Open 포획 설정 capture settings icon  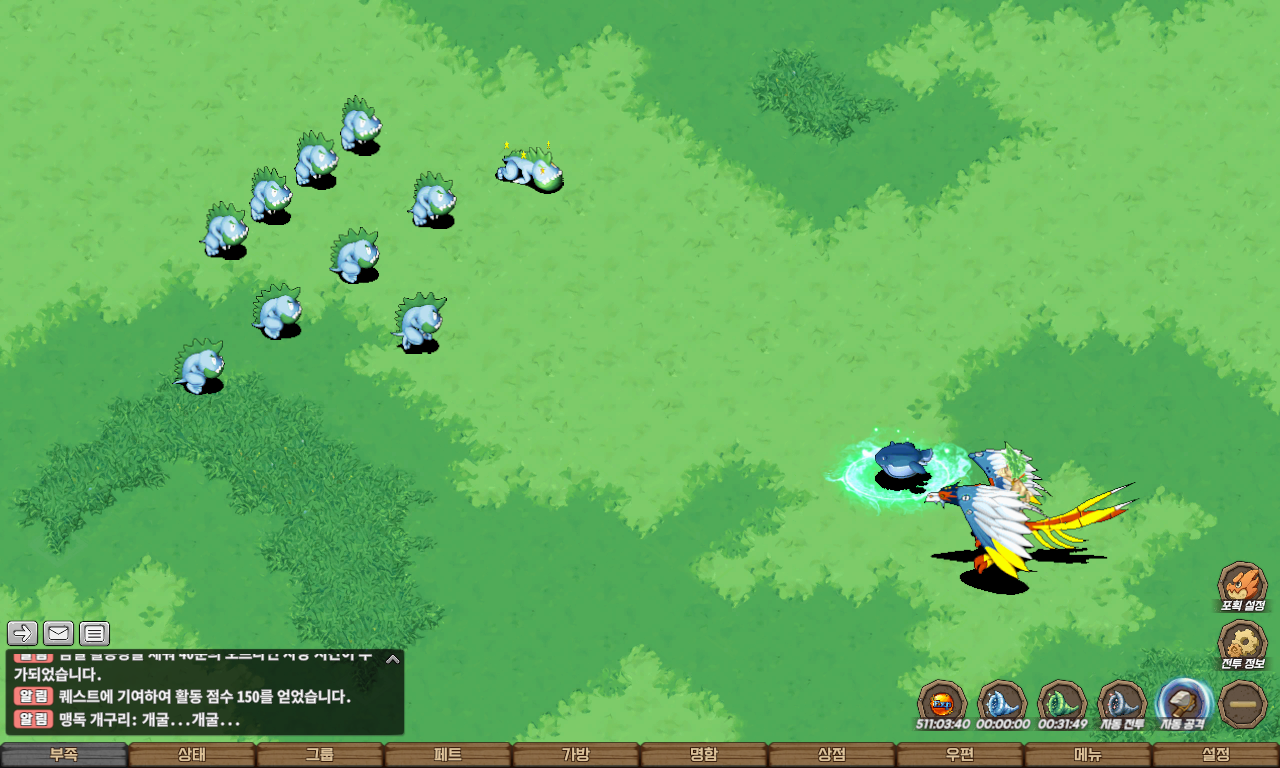1242,584
